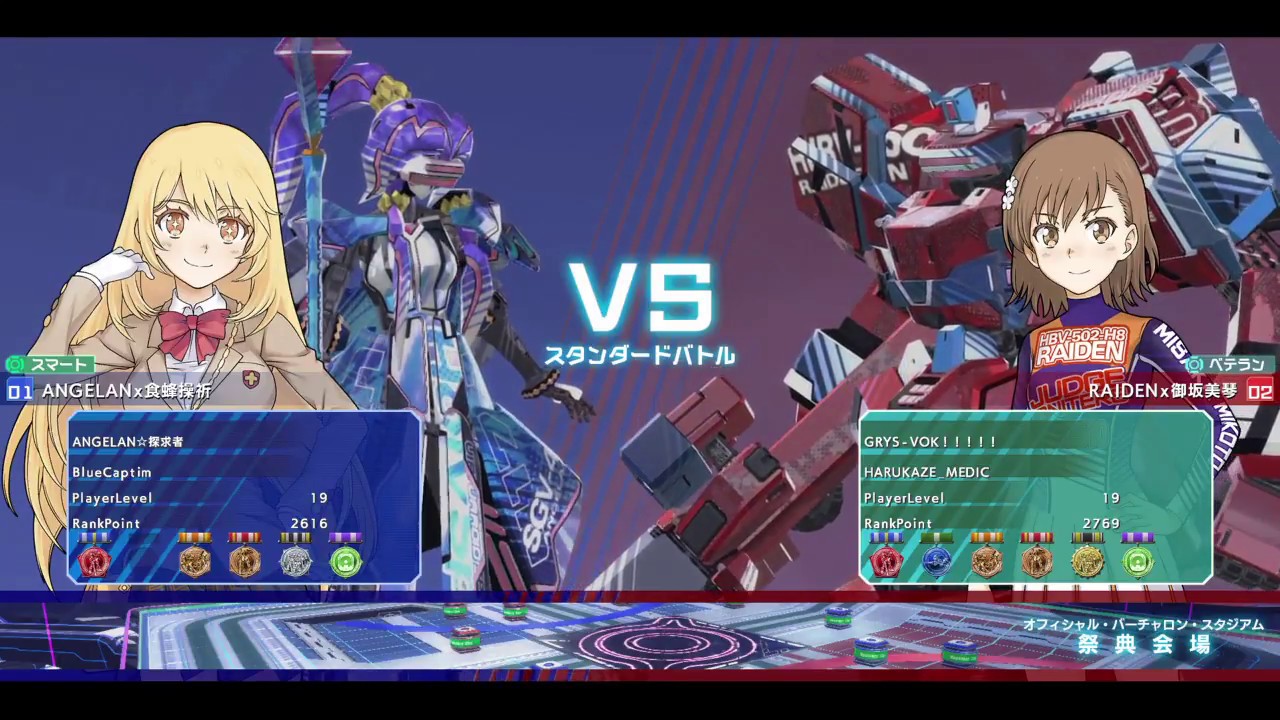1280x720 pixels.
Task: Select the red knight medal on ANGELAN's panel
Action: [95, 561]
